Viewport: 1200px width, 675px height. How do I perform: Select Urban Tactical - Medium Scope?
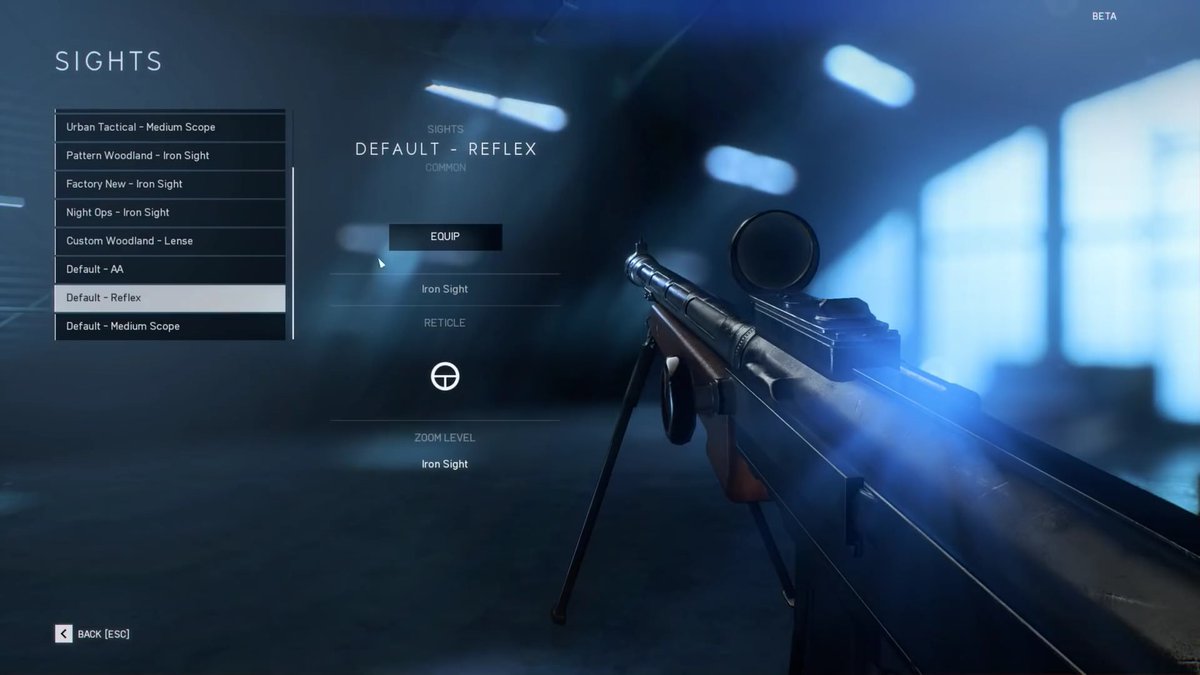tap(170, 127)
